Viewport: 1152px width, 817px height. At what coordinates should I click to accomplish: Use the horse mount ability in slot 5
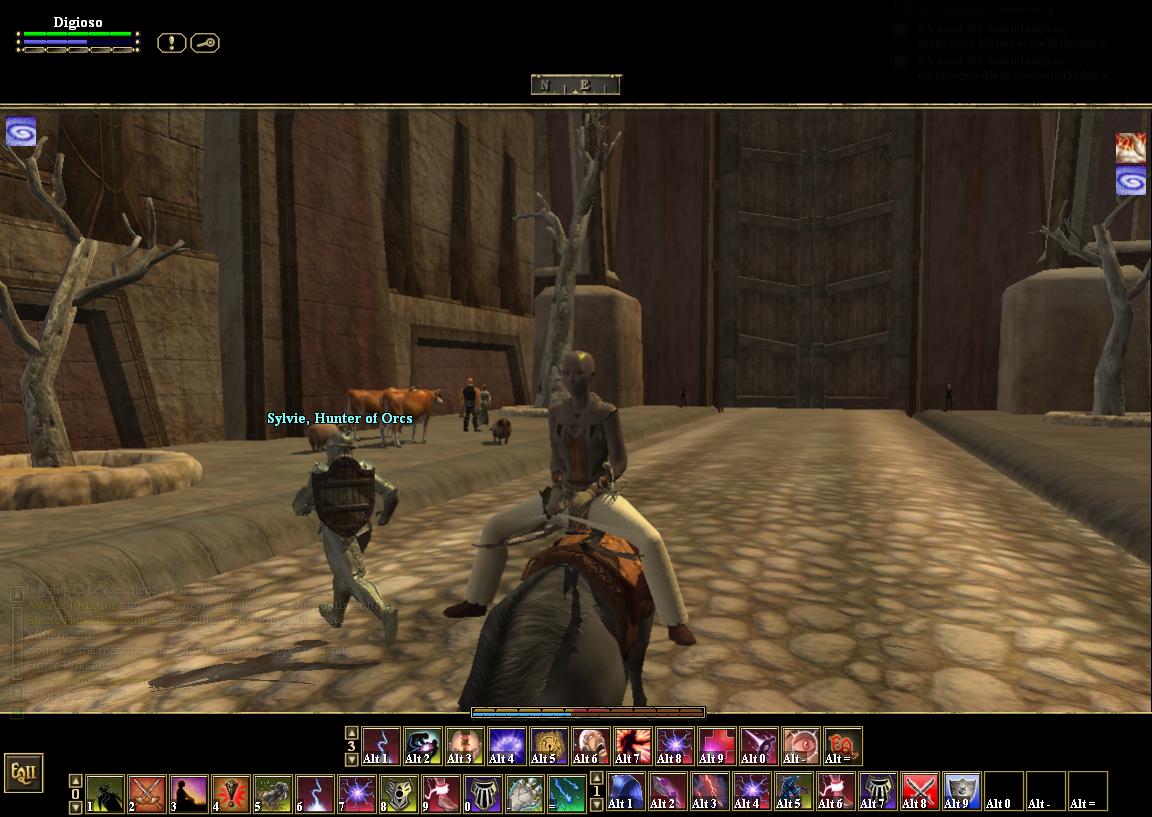tap(273, 793)
